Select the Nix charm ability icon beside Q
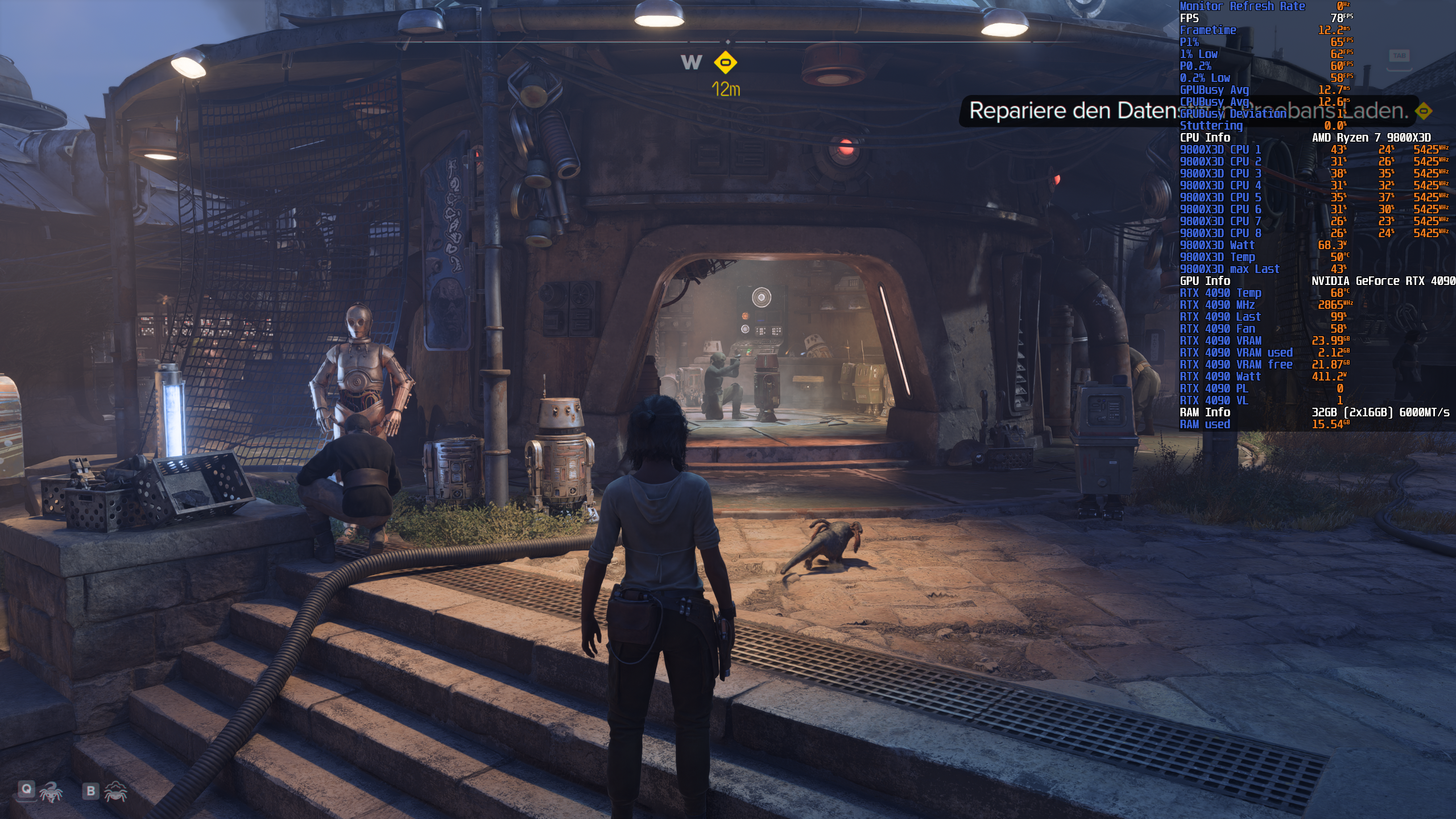Viewport: 1456px width, 819px height. pyautogui.click(x=51, y=793)
